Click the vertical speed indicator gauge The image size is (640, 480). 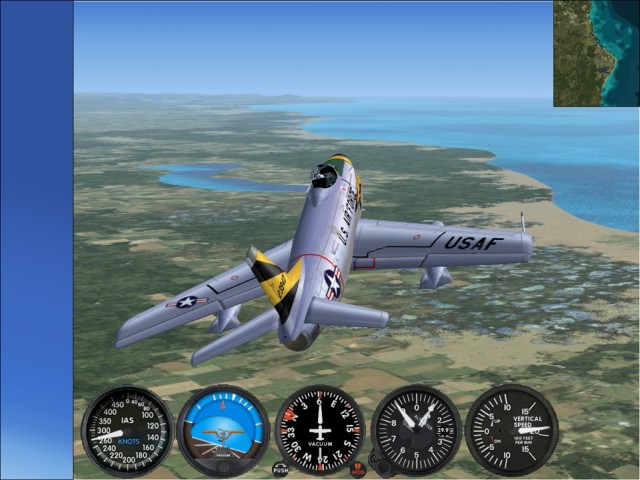(x=512, y=430)
